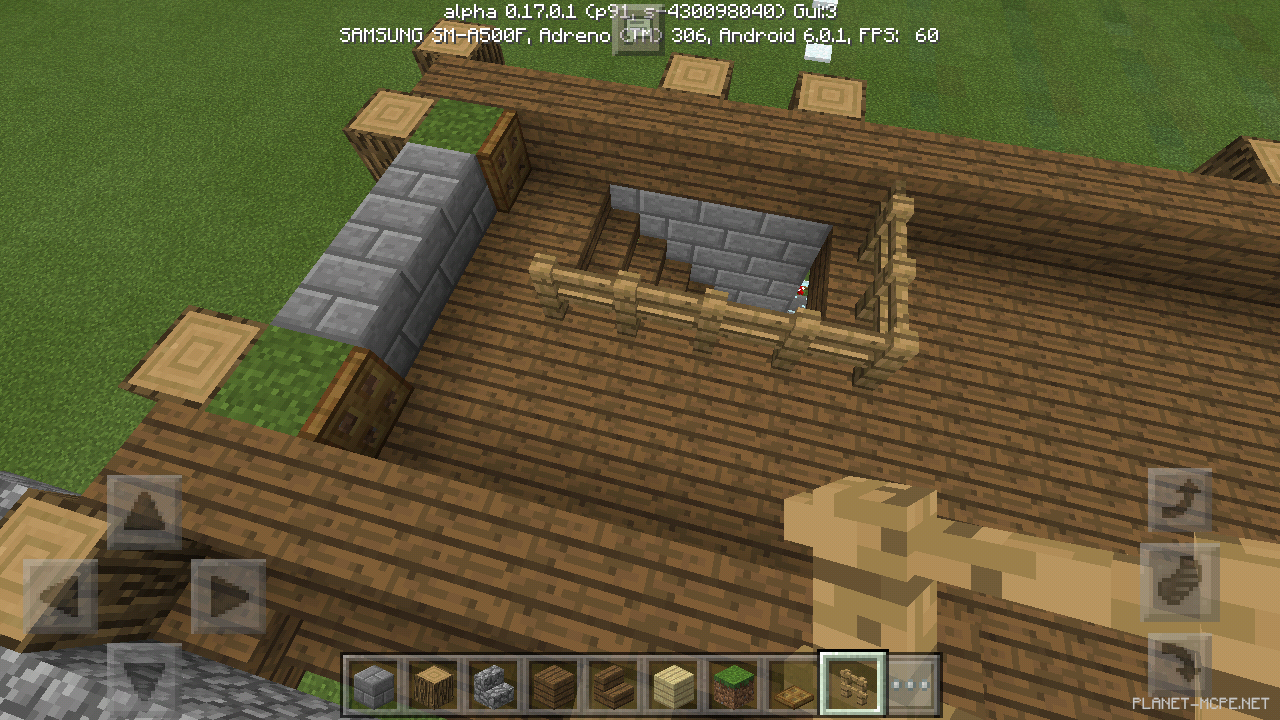
Task: Open the extended inventory with the dots button
Action: [911, 682]
